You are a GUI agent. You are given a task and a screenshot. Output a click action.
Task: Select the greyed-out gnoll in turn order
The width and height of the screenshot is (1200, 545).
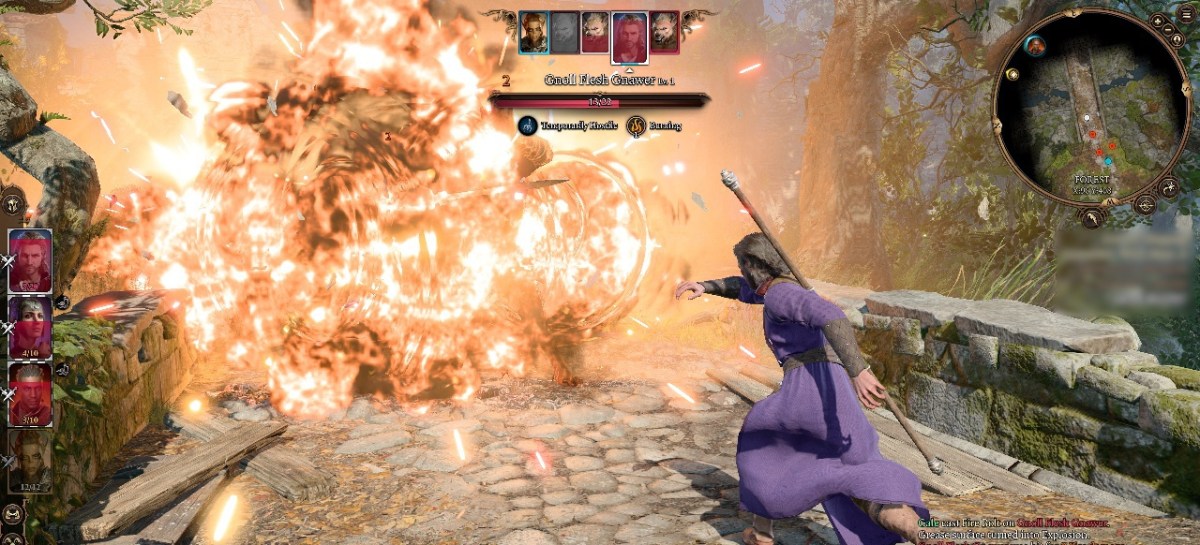point(565,32)
